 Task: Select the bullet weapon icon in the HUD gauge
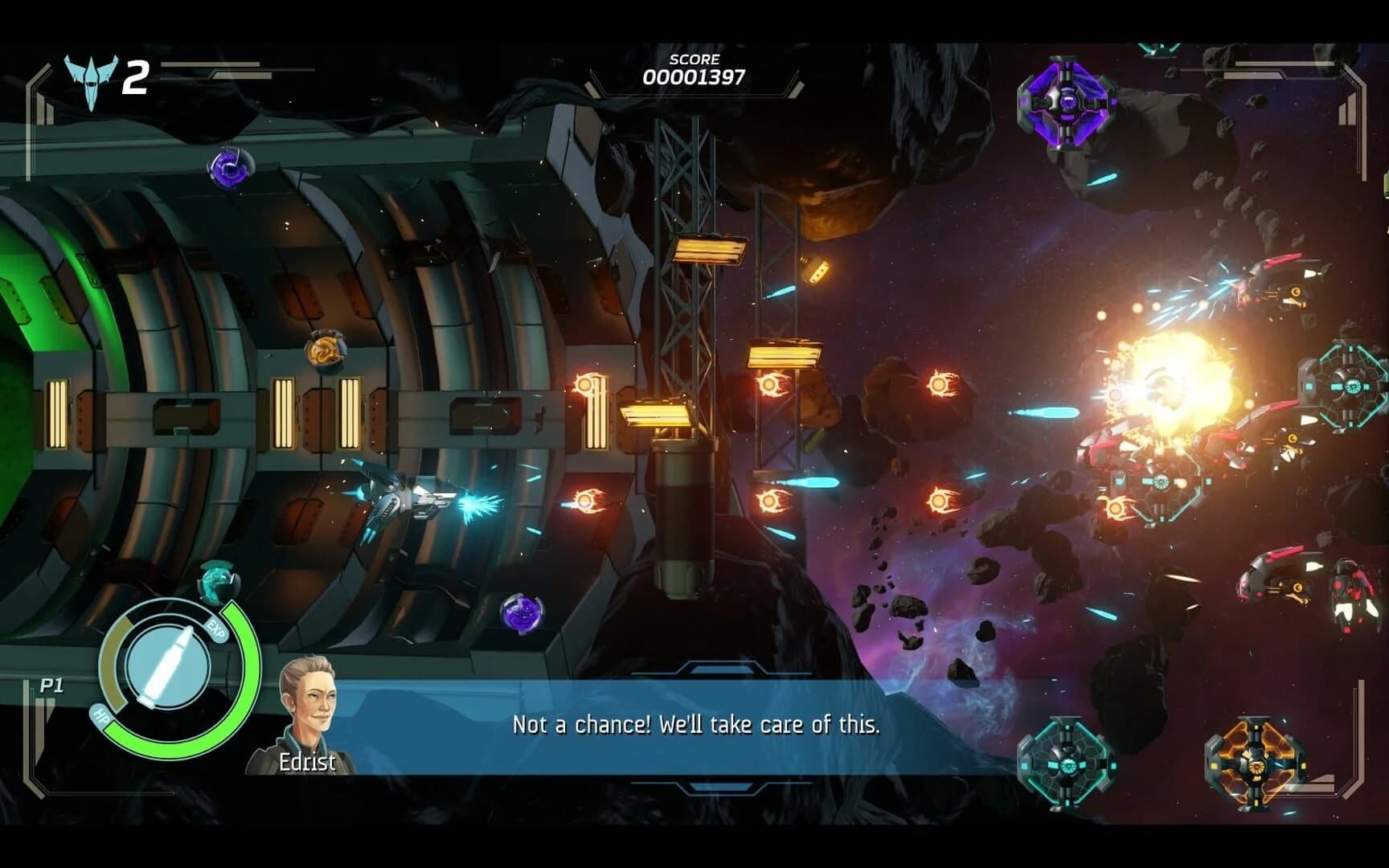pos(166,664)
